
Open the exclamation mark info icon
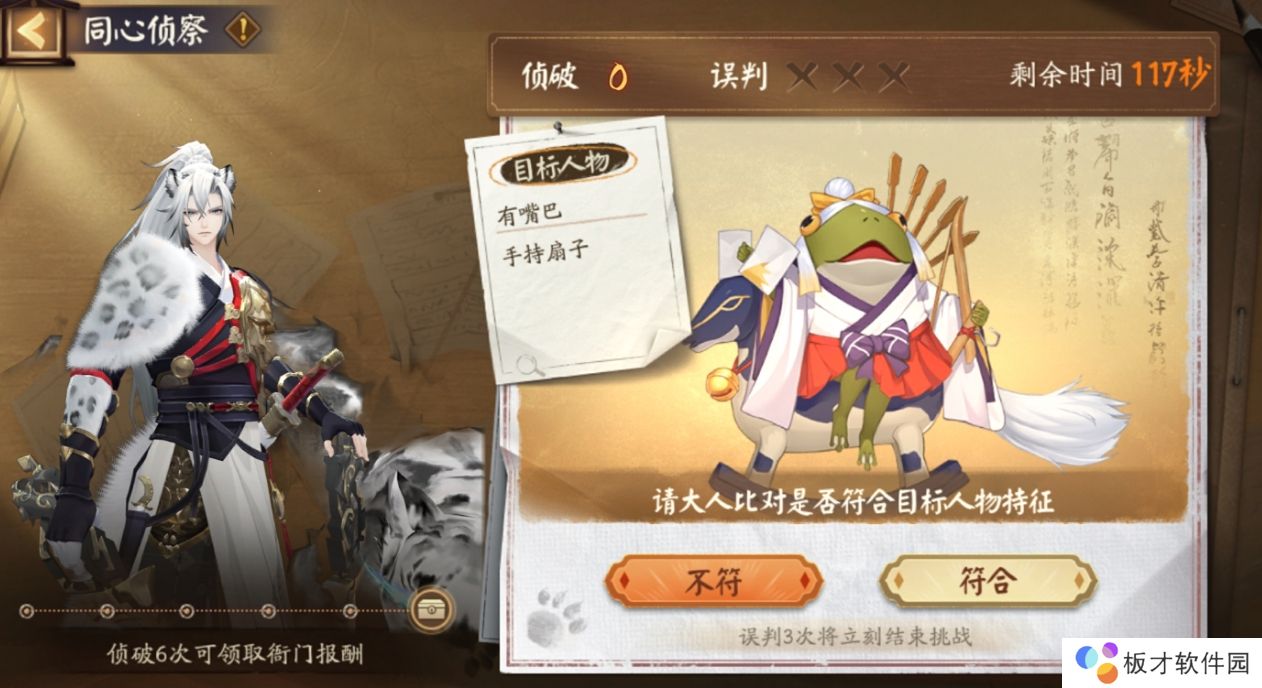tap(242, 30)
